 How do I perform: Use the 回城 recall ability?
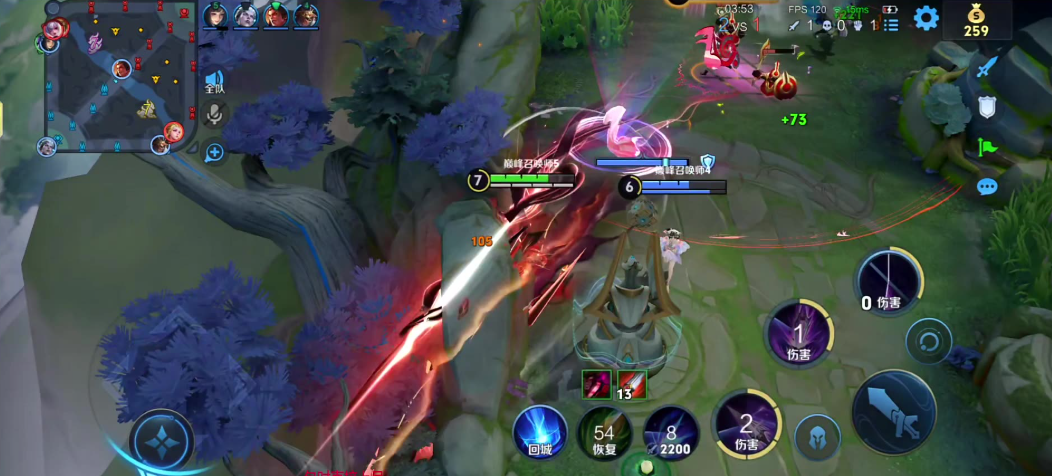pos(540,432)
